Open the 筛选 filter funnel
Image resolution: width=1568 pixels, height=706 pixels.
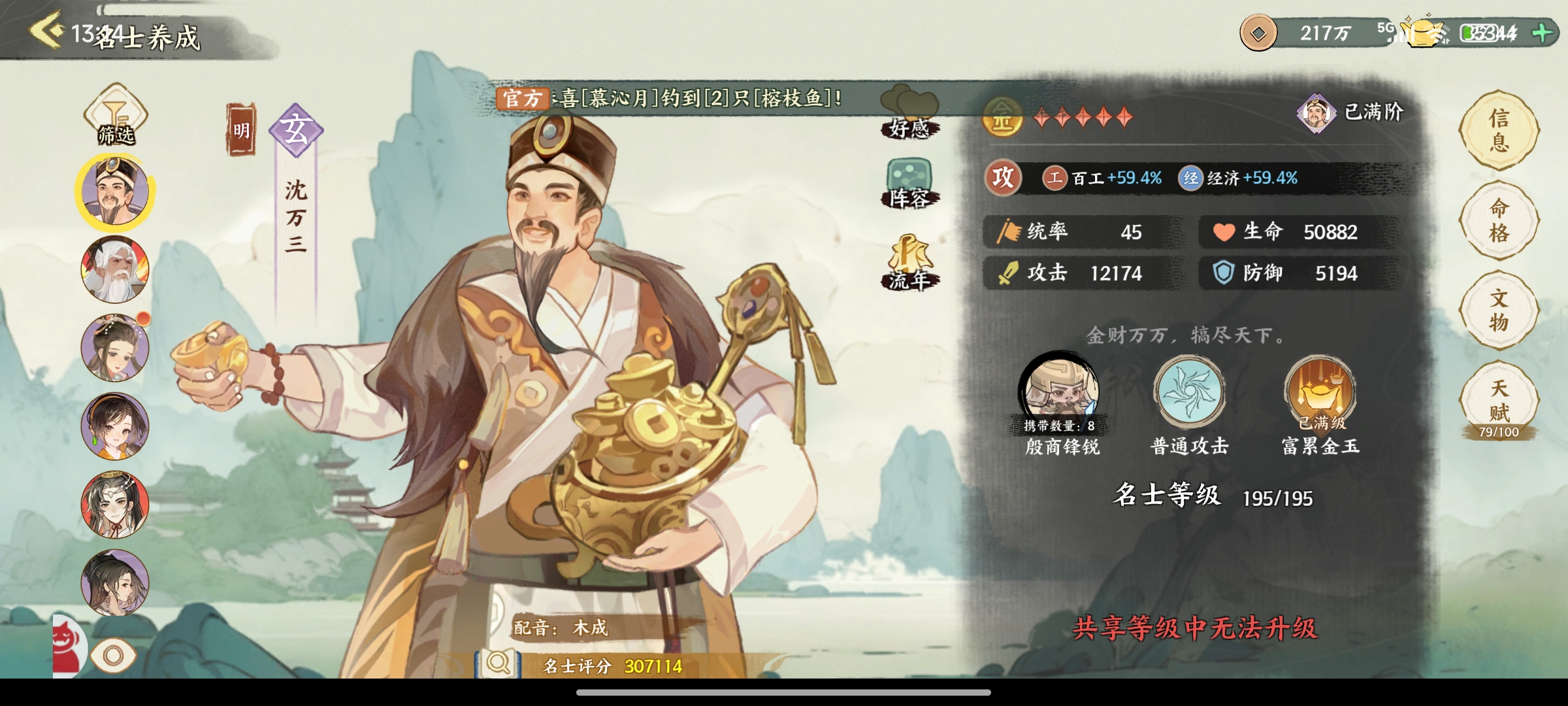coord(116,114)
